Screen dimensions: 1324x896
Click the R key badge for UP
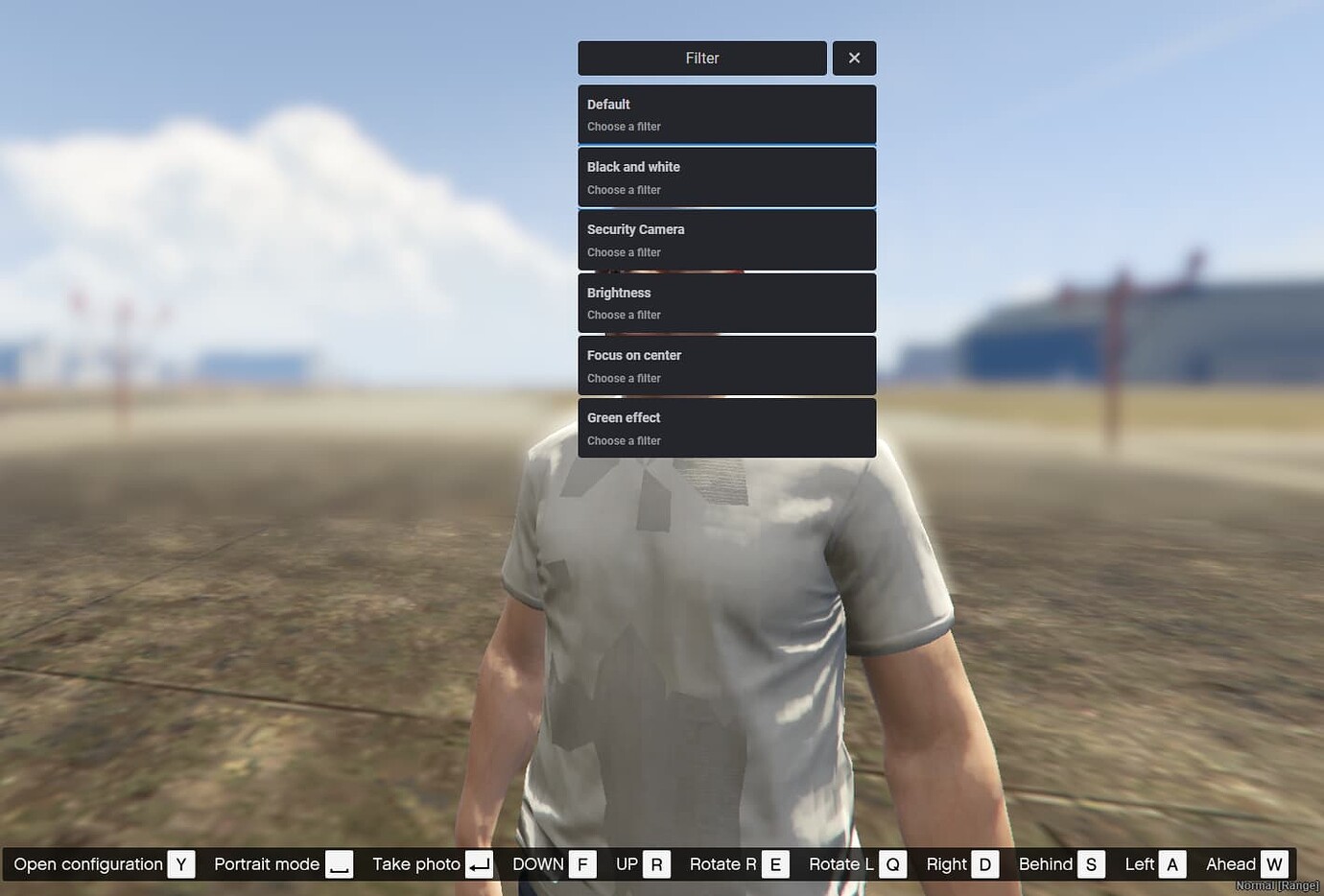point(656,863)
